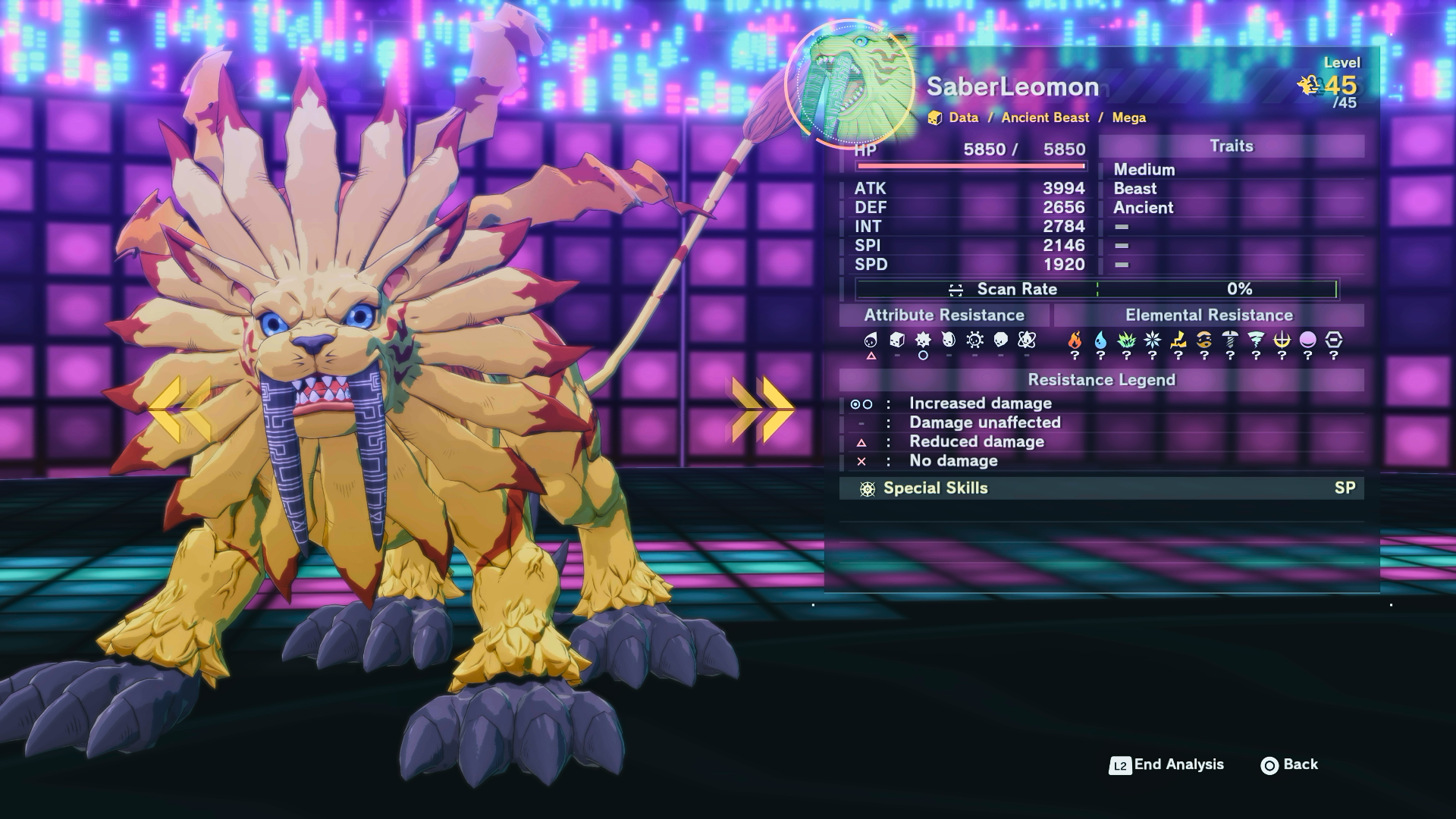Select the purple orb dark resistance icon
Image resolution: width=1456 pixels, height=819 pixels.
1307,340
